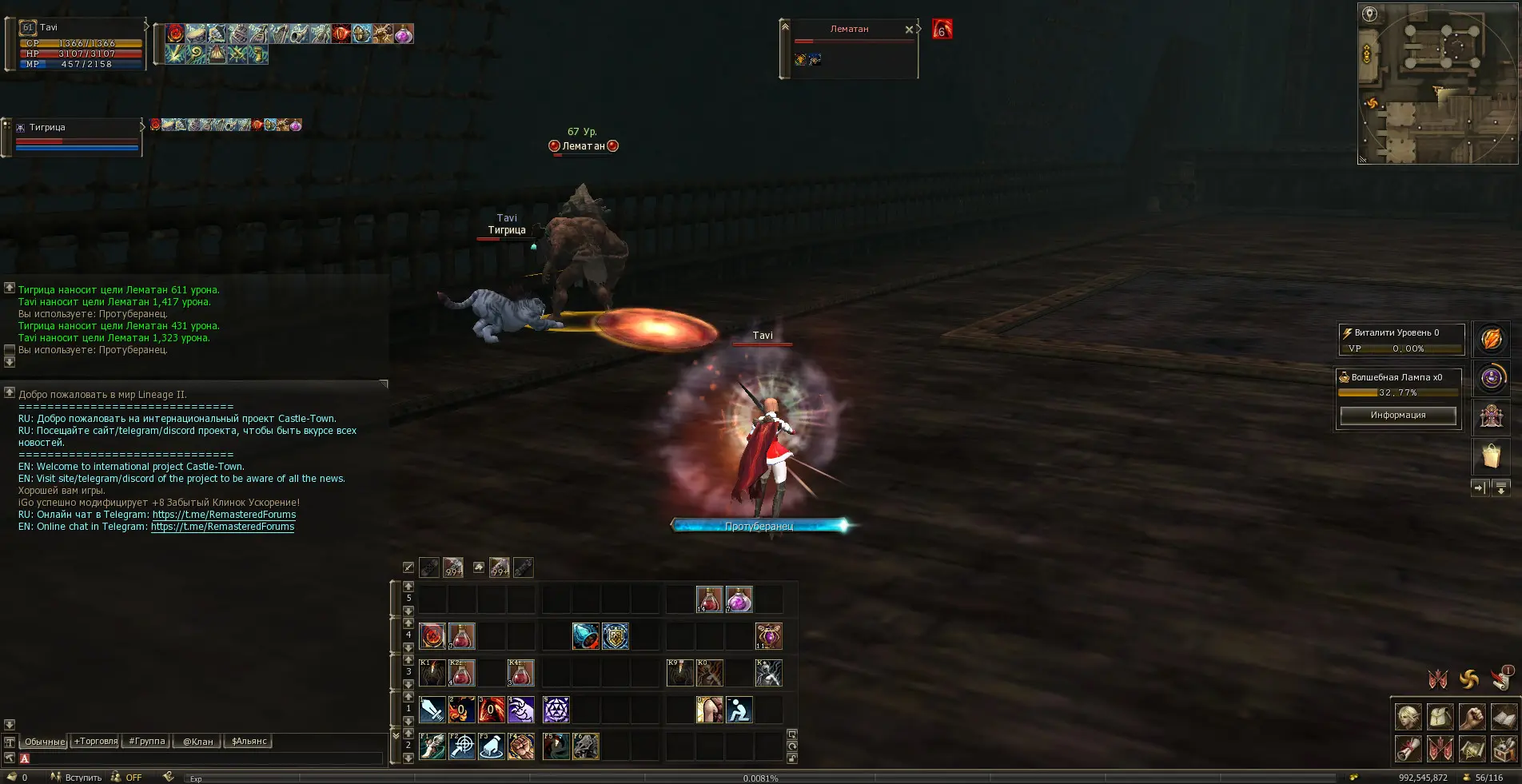The width and height of the screenshot is (1522, 784).
Task: Click the Вступить party button
Action: (77, 778)
